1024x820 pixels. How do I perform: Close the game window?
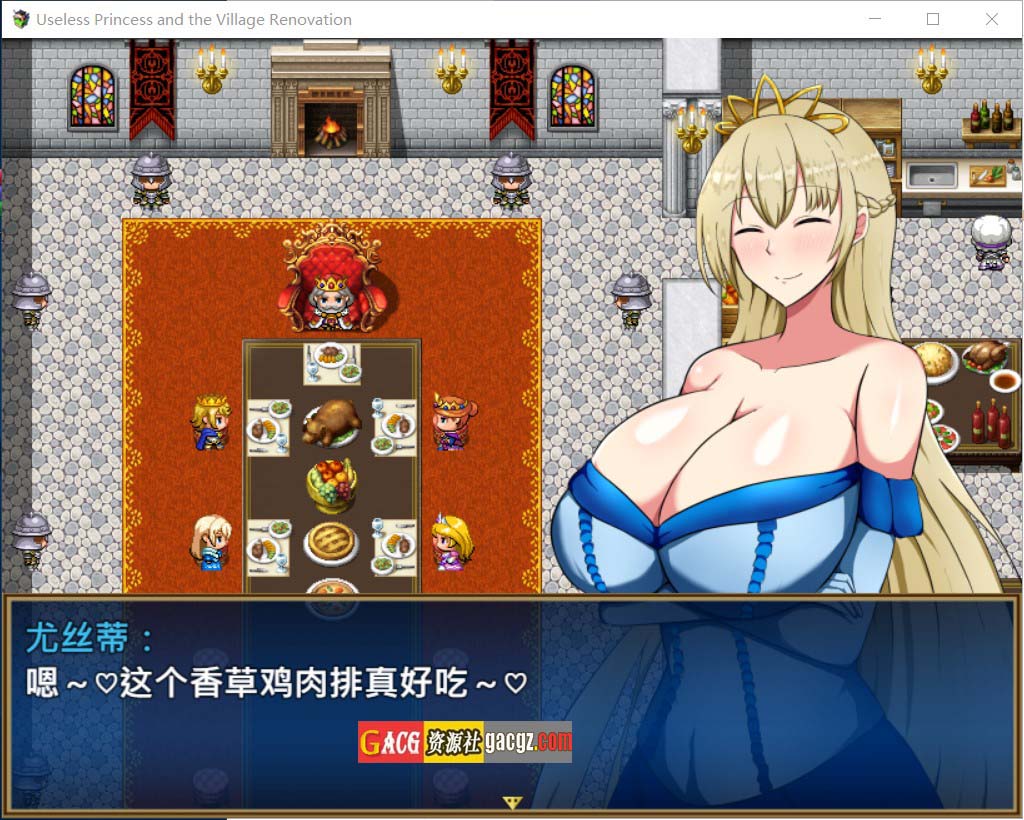click(x=991, y=19)
